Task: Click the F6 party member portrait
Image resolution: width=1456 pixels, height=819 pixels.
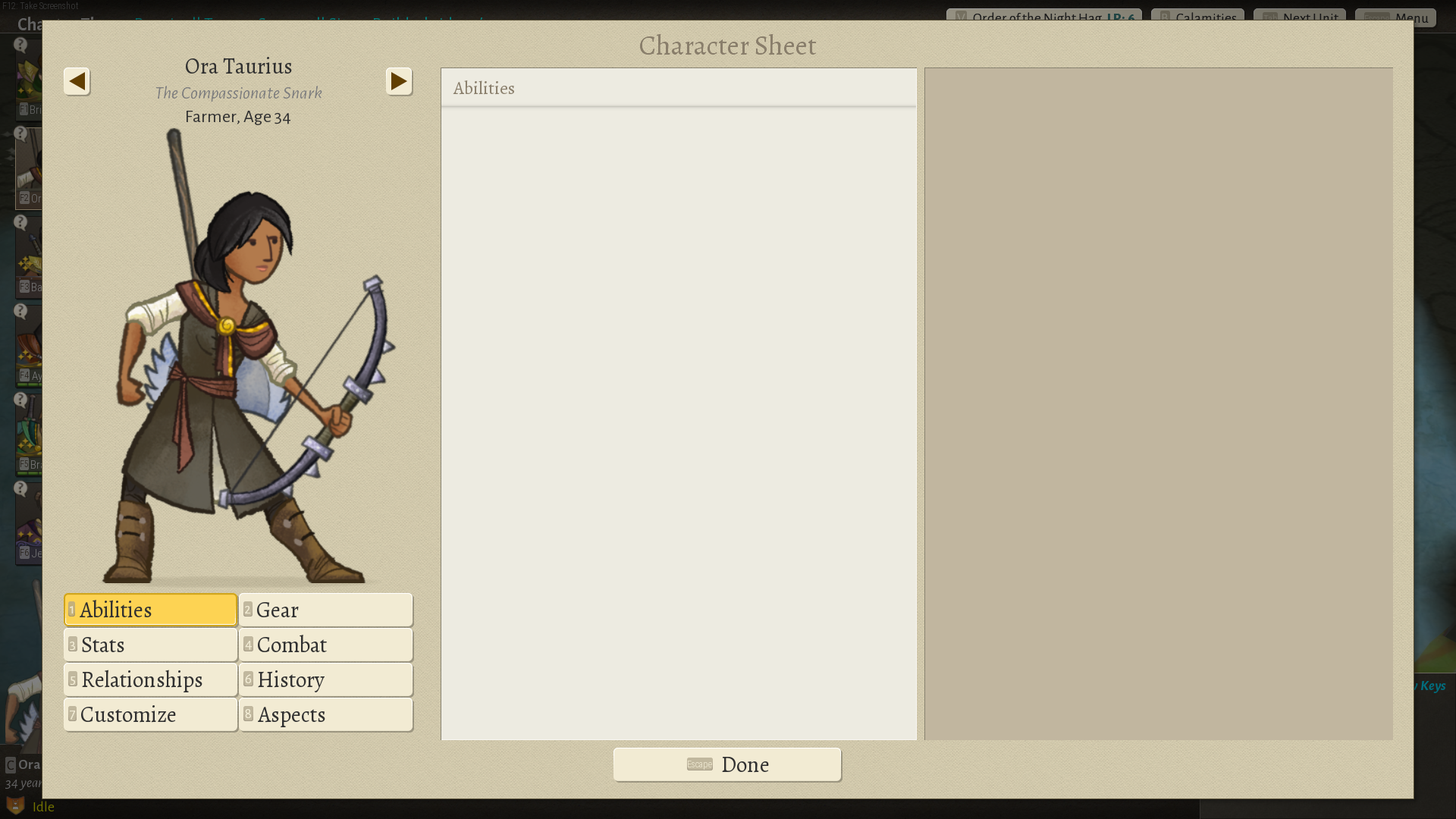Action: 30,523
